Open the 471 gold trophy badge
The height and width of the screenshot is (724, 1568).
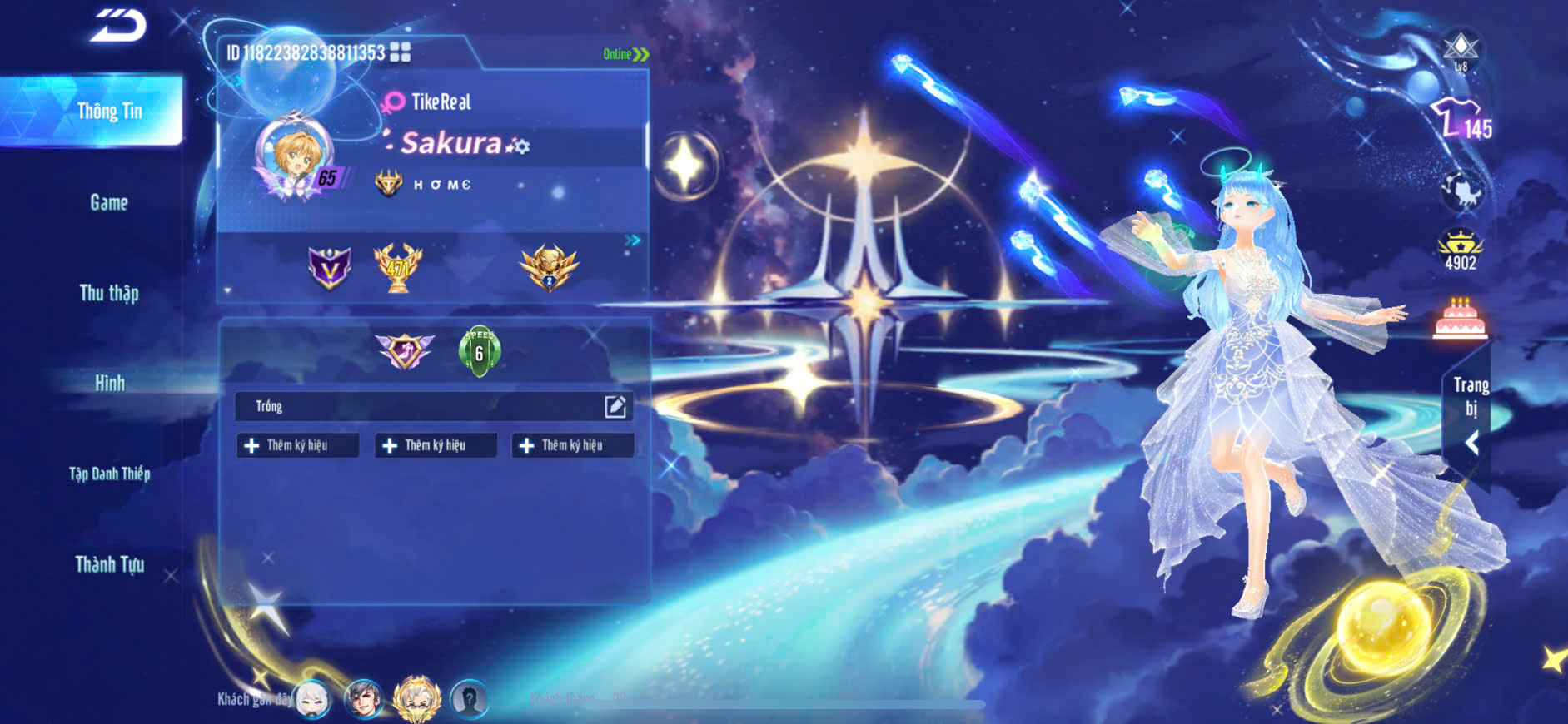(398, 268)
